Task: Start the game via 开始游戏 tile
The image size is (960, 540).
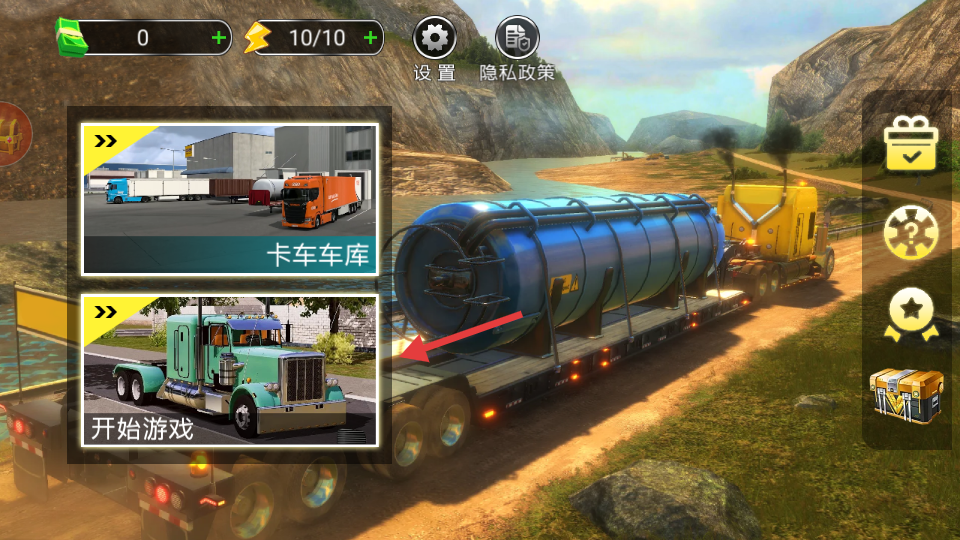Action: pyautogui.click(x=229, y=370)
